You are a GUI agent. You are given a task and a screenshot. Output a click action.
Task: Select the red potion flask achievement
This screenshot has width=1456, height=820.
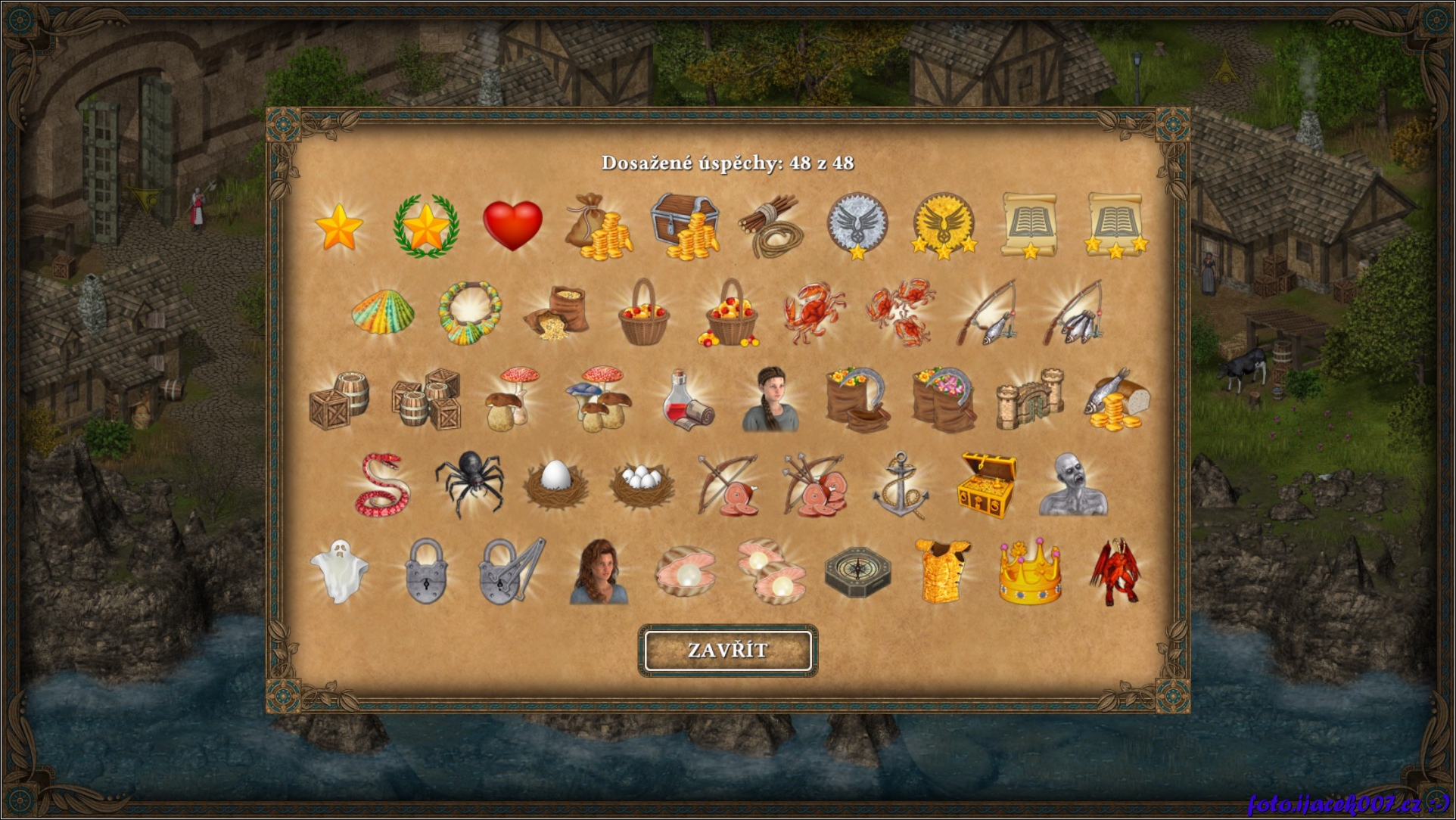click(x=686, y=400)
